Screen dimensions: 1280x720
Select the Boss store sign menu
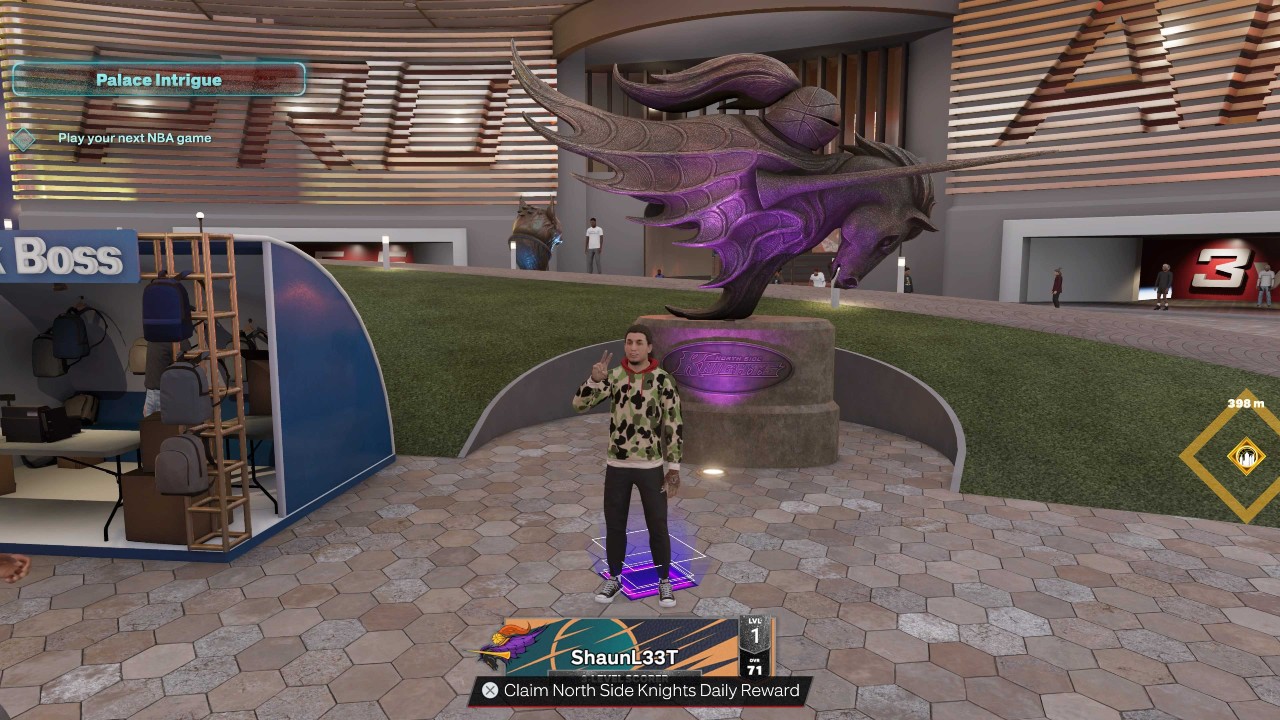[x=68, y=258]
